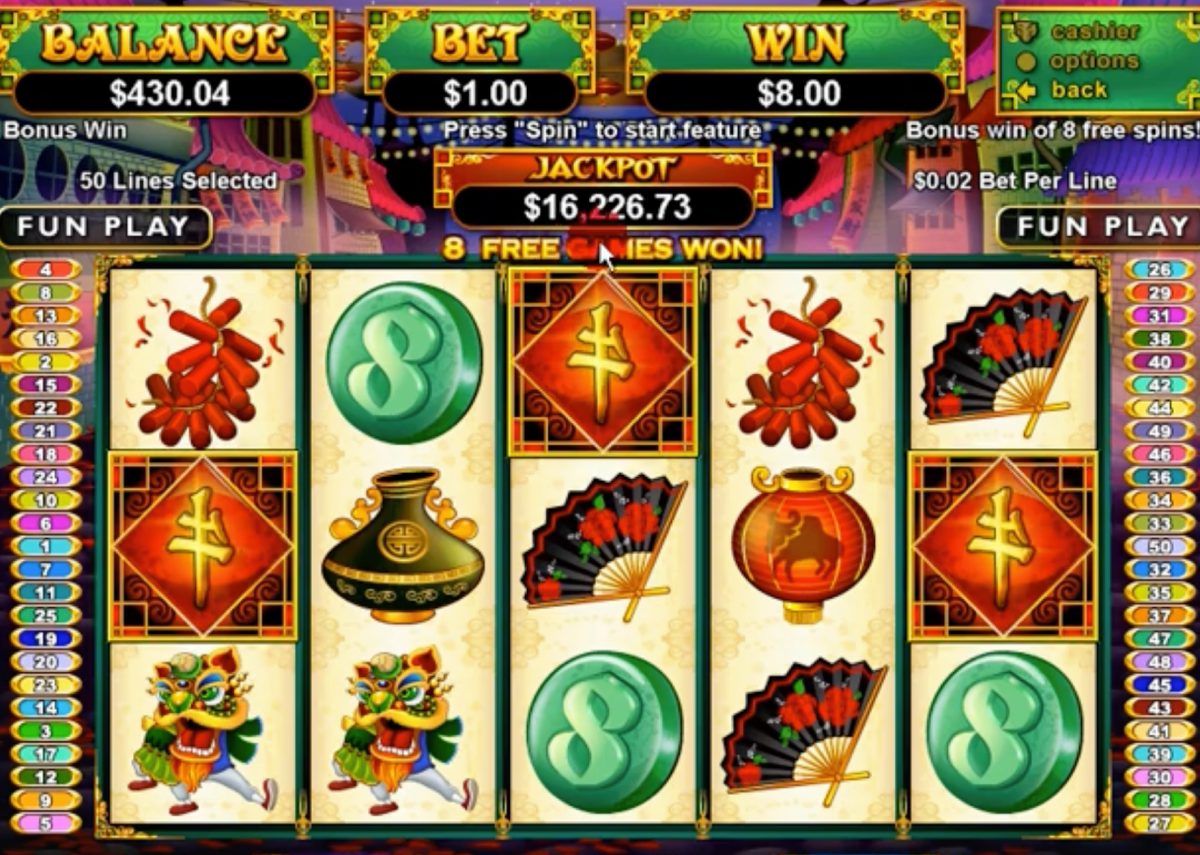Select payline marker number 26
1200x855 pixels.
[1159, 269]
